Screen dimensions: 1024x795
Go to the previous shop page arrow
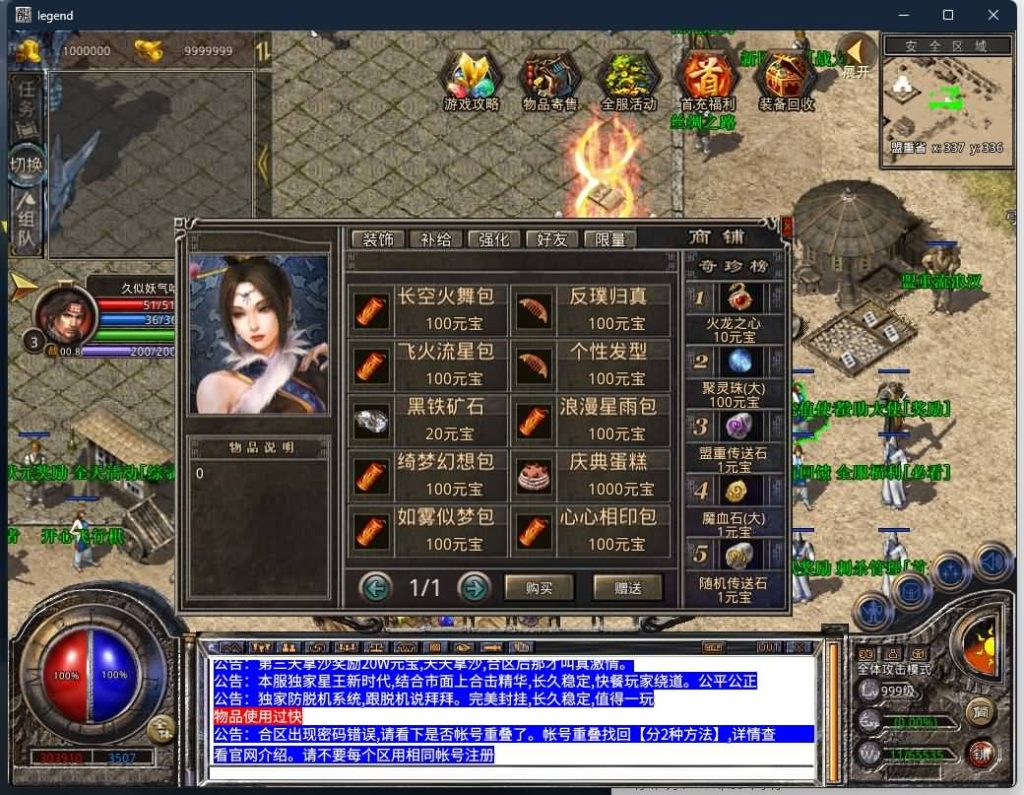[375, 587]
